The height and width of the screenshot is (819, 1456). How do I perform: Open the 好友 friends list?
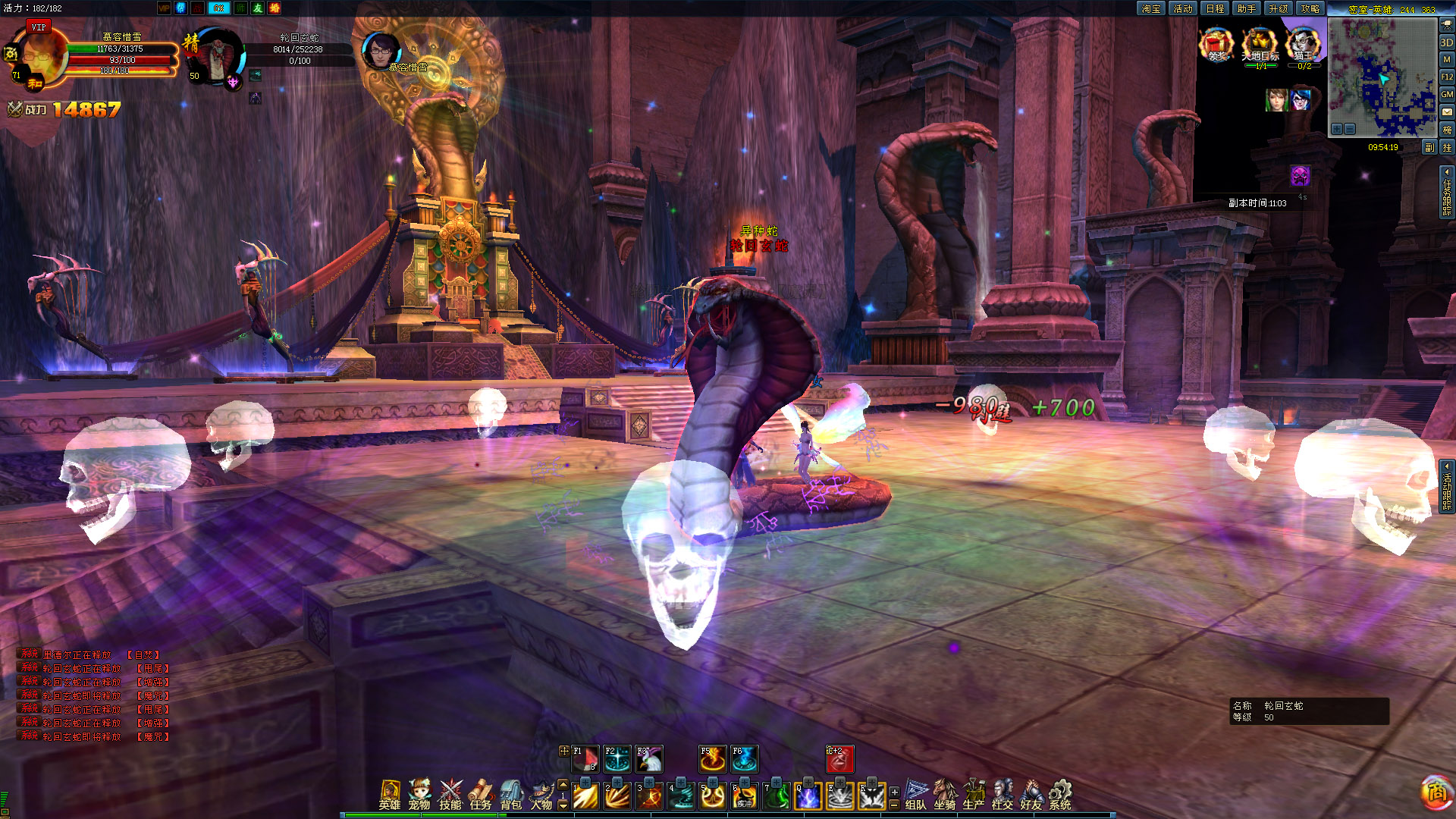tap(1031, 794)
